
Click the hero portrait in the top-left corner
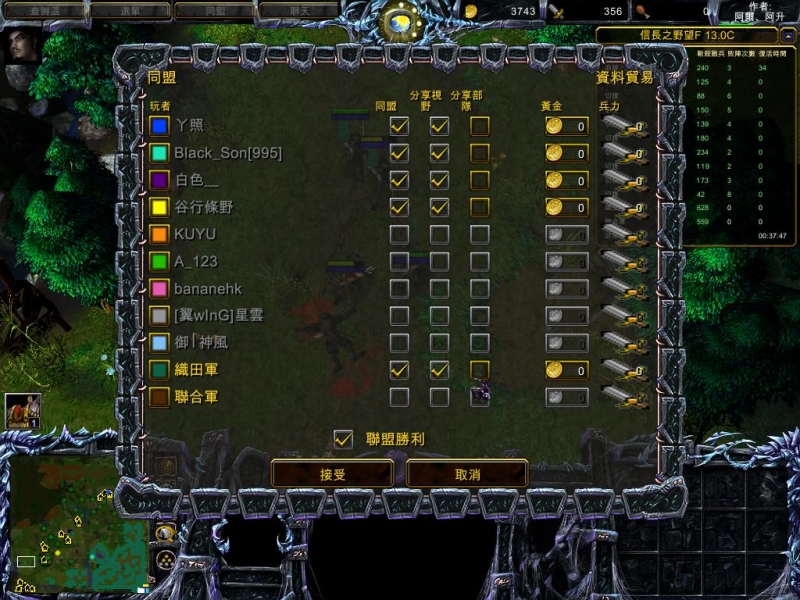[22, 46]
